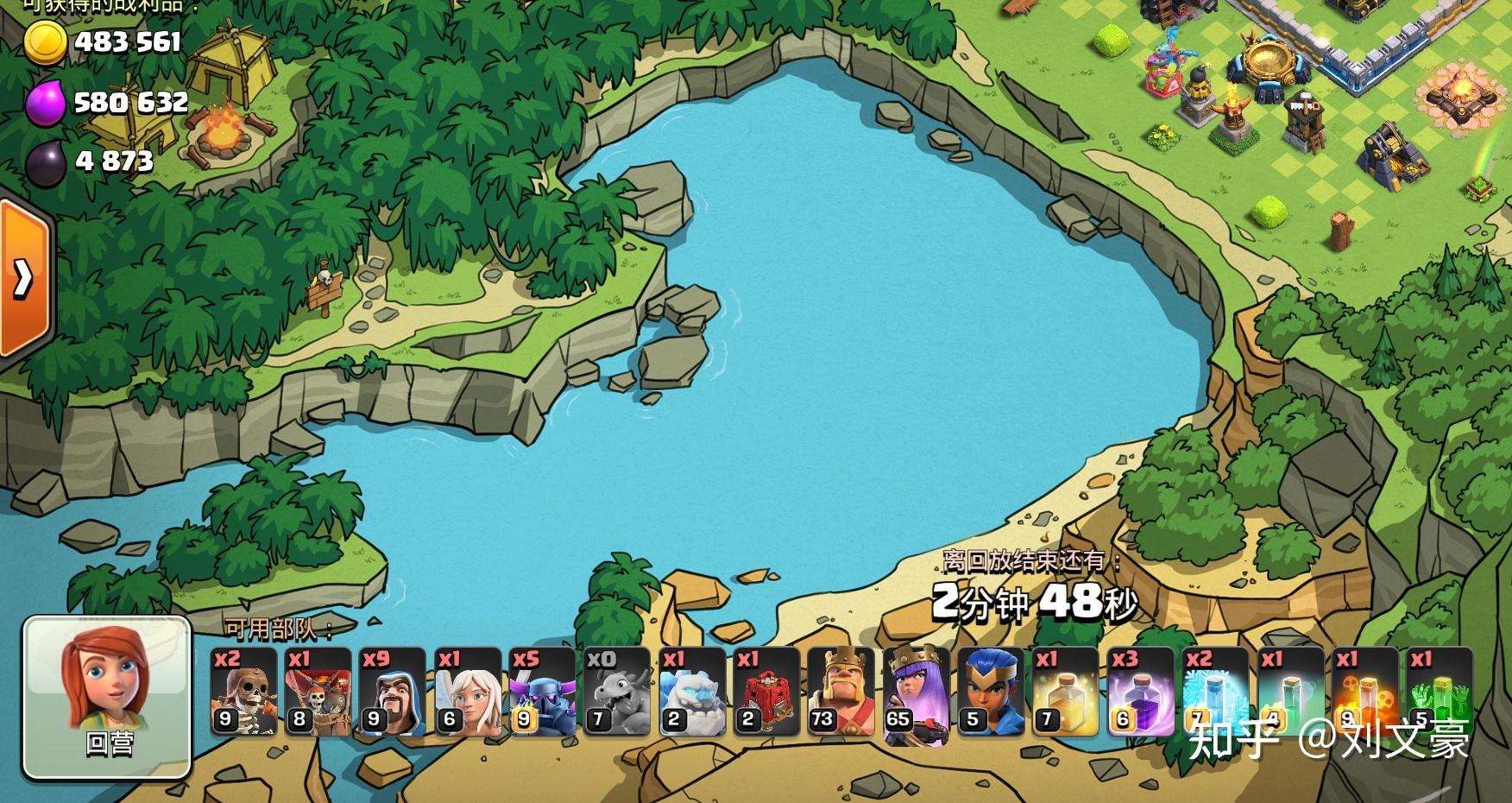Pick the Wizard troop card
Screen dimensions: 1512x803
[393, 692]
